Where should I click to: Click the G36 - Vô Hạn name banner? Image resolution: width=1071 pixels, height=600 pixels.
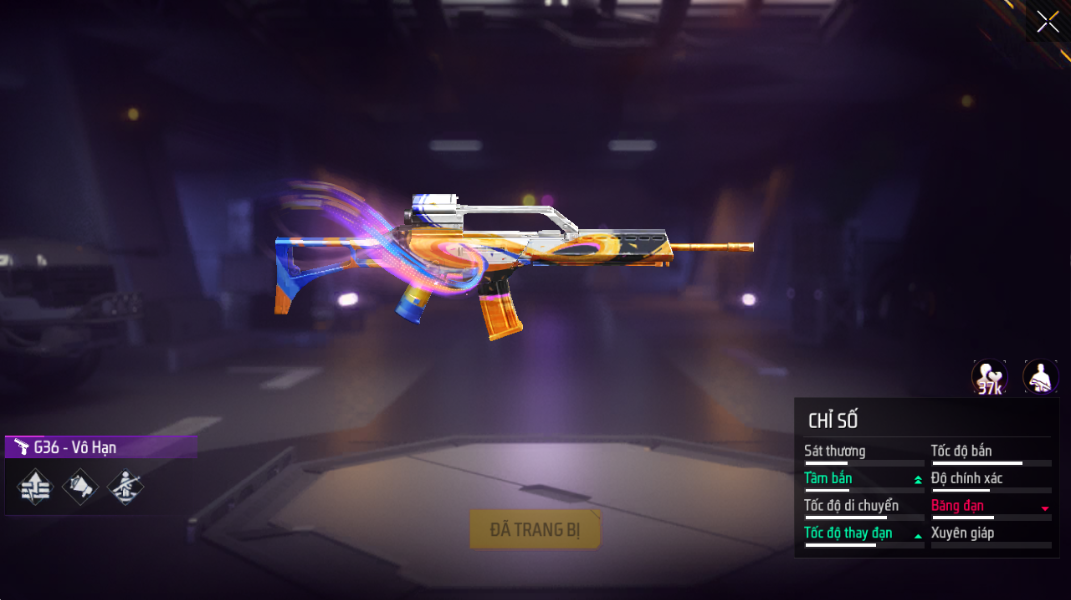coord(100,447)
